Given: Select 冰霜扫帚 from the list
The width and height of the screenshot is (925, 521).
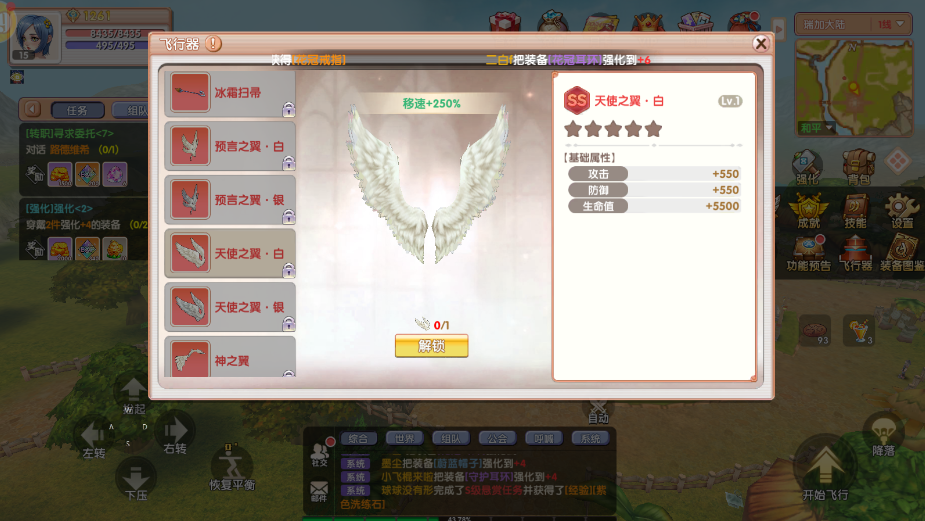Looking at the screenshot, I should (x=229, y=93).
